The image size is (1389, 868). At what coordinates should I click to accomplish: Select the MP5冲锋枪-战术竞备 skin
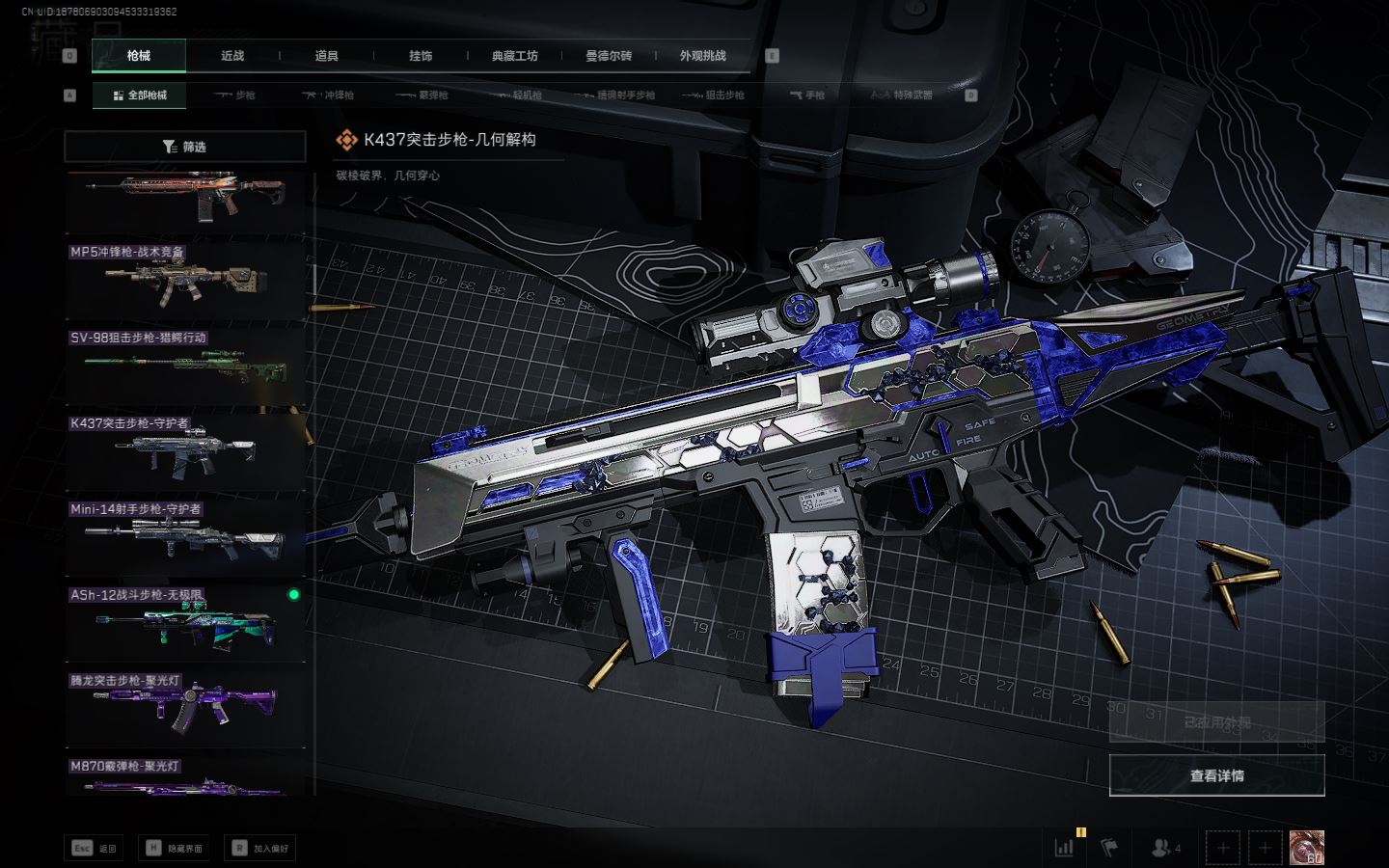(x=184, y=280)
